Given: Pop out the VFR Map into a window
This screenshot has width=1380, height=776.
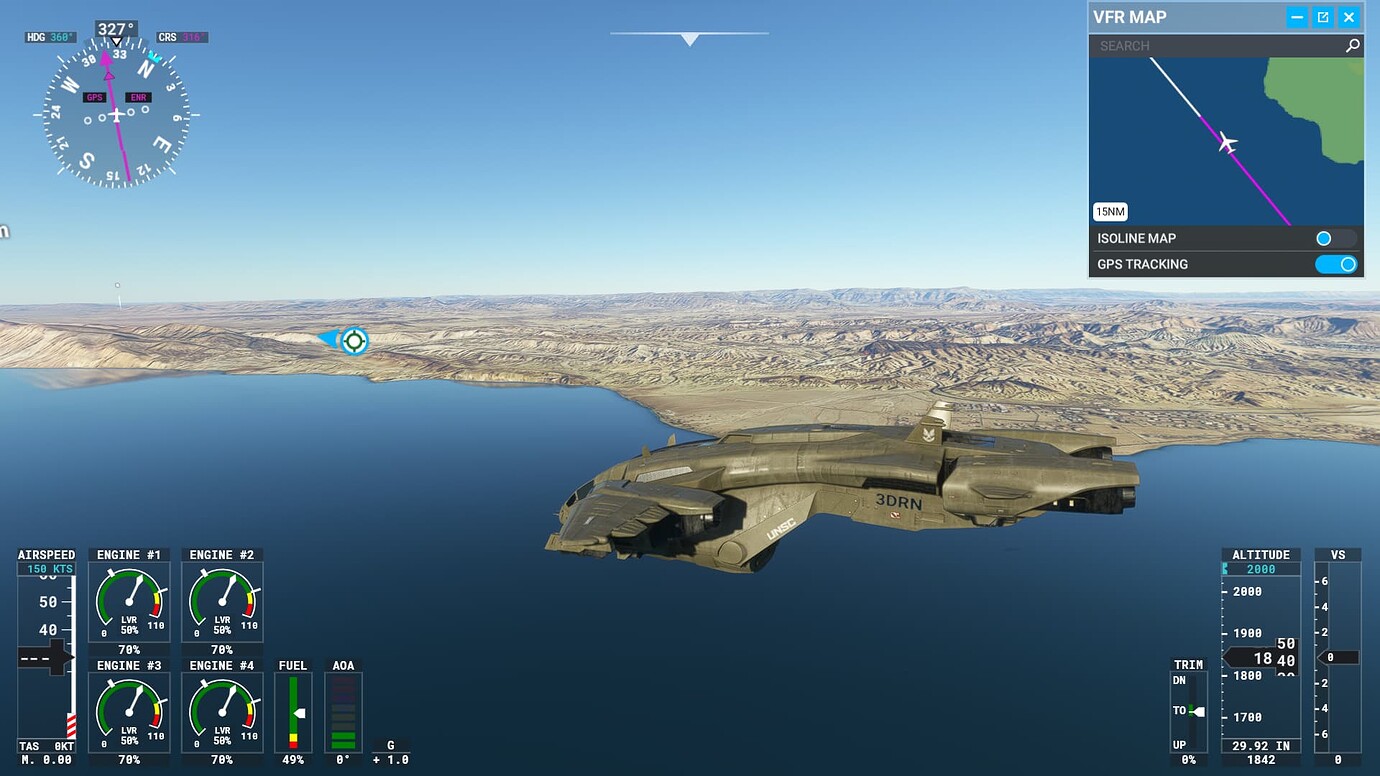Looking at the screenshot, I should [x=1322, y=16].
